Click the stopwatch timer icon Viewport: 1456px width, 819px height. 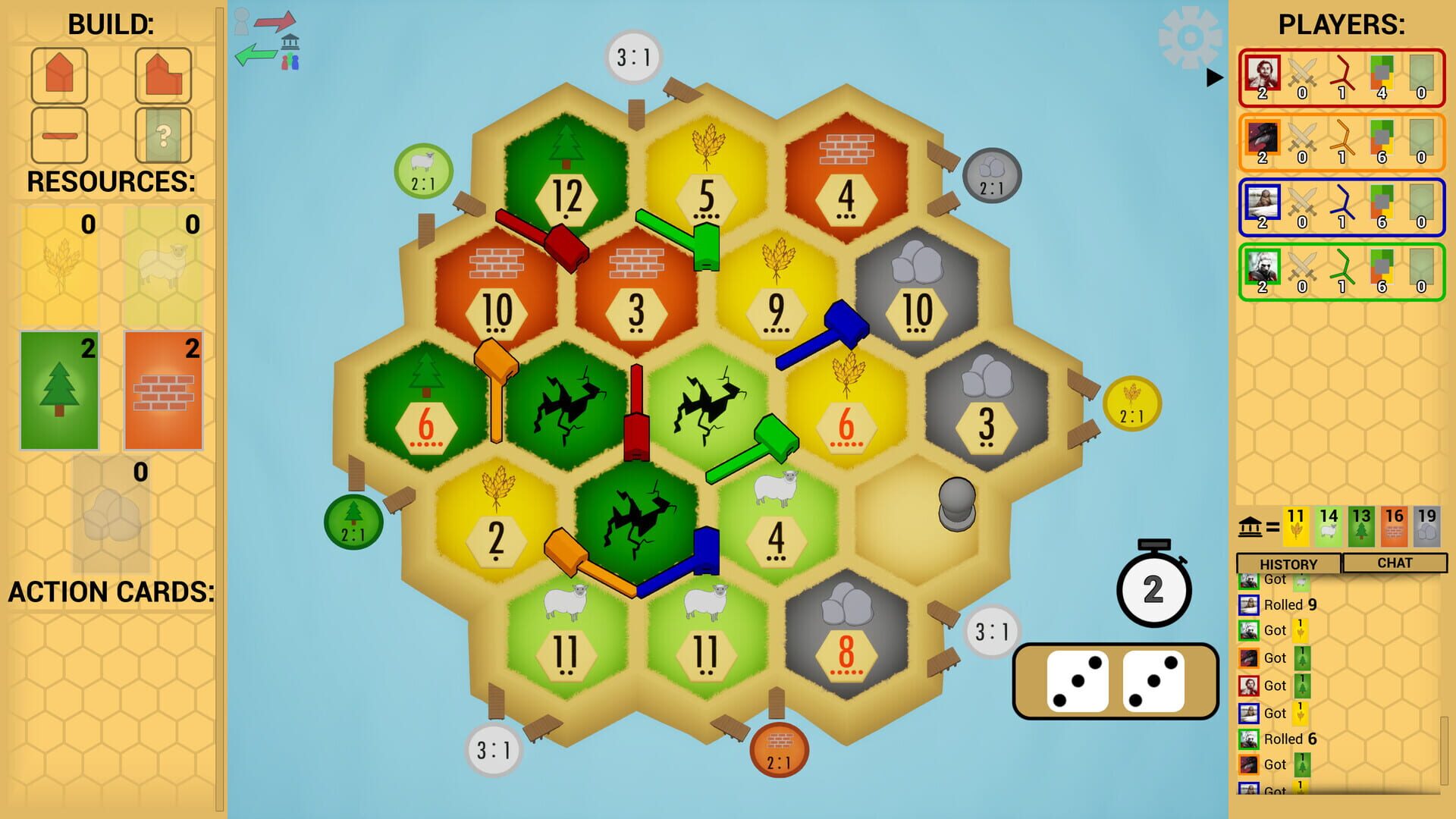click(1155, 591)
